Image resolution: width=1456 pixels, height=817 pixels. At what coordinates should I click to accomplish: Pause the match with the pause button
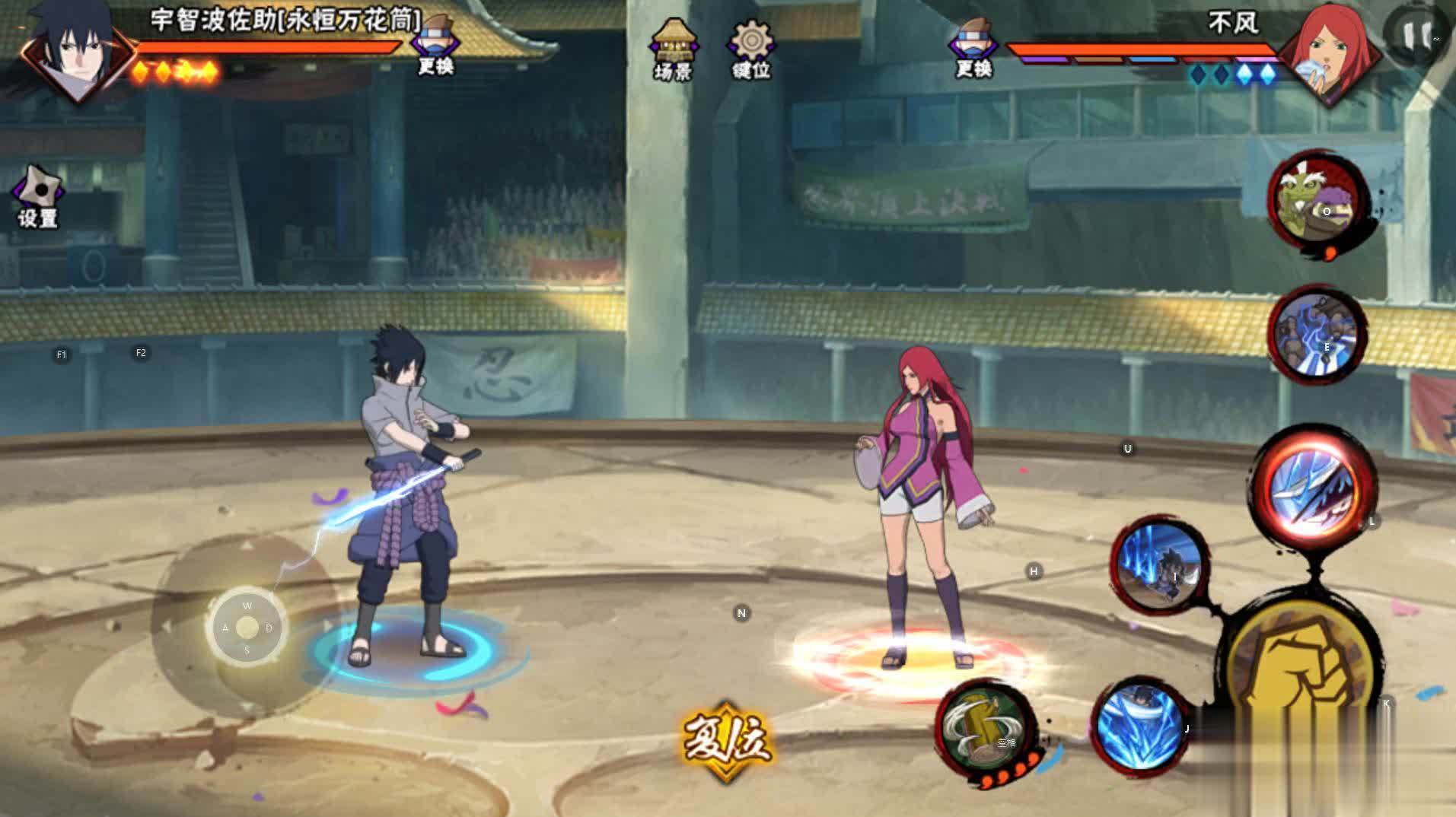(1418, 34)
